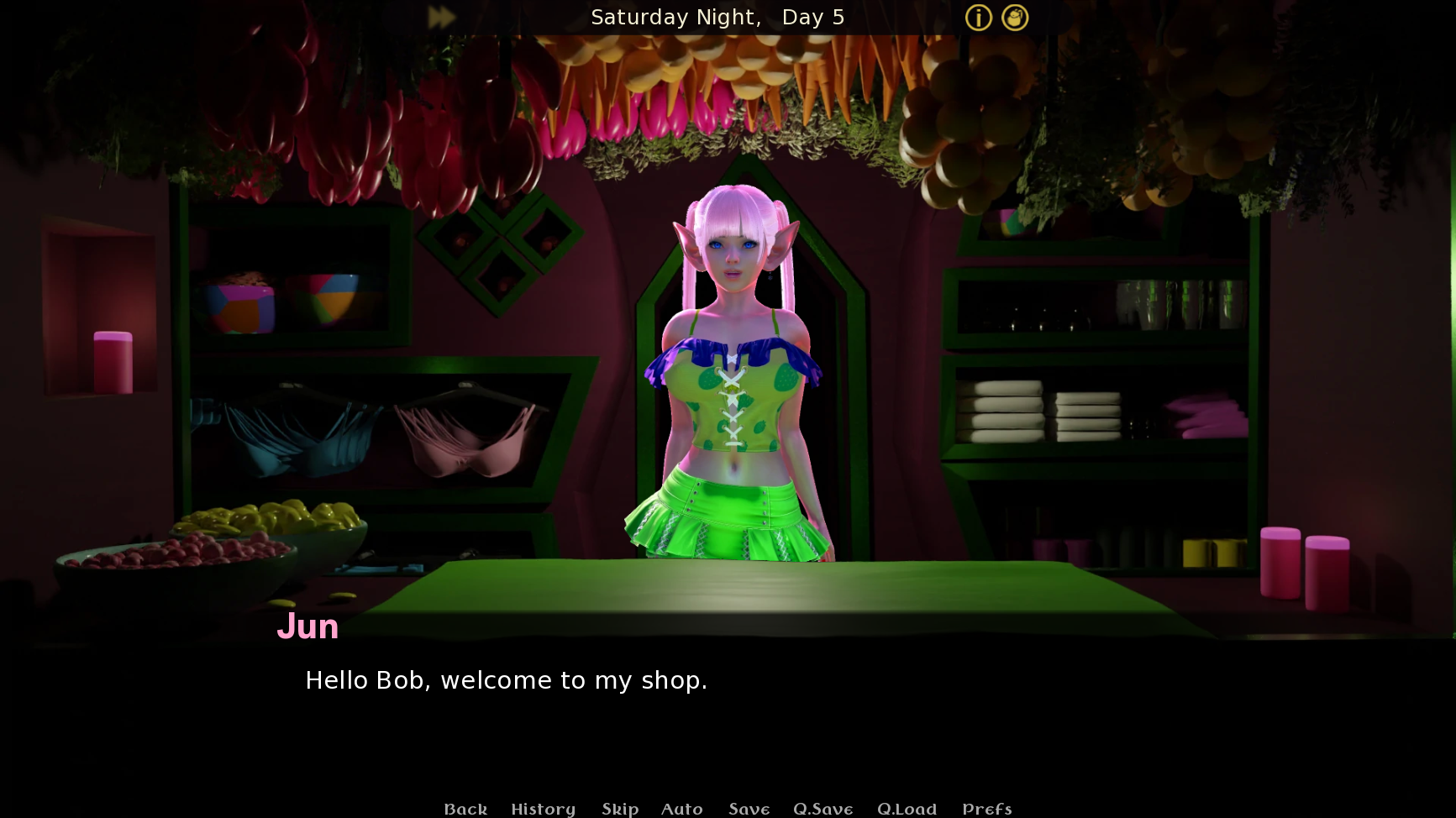Go Back to previous dialogue line
Viewport: 1456px width, 818px height.
point(465,809)
